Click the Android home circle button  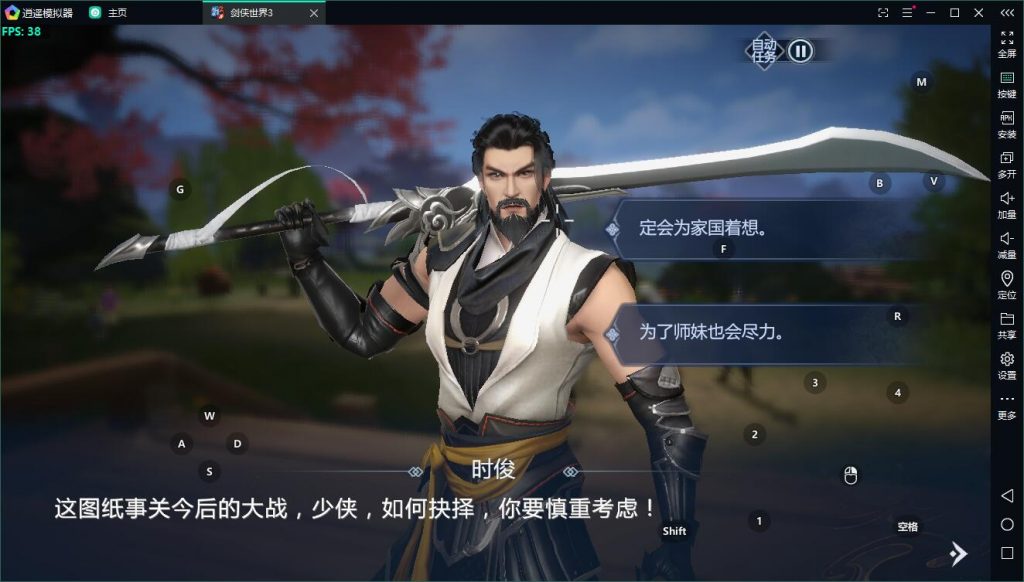[1007, 525]
